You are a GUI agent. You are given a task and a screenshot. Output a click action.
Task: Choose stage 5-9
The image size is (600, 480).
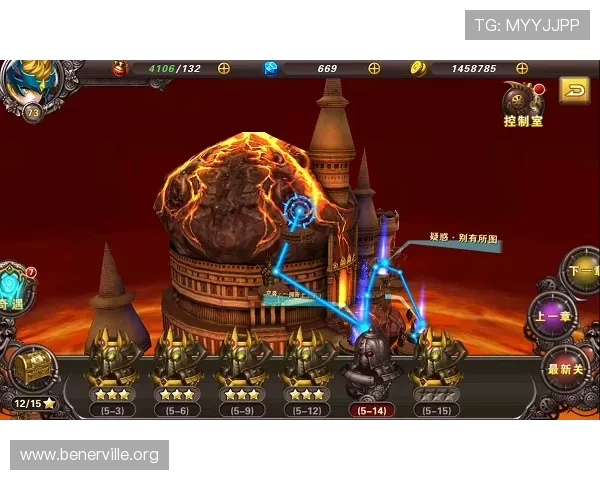click(x=241, y=370)
